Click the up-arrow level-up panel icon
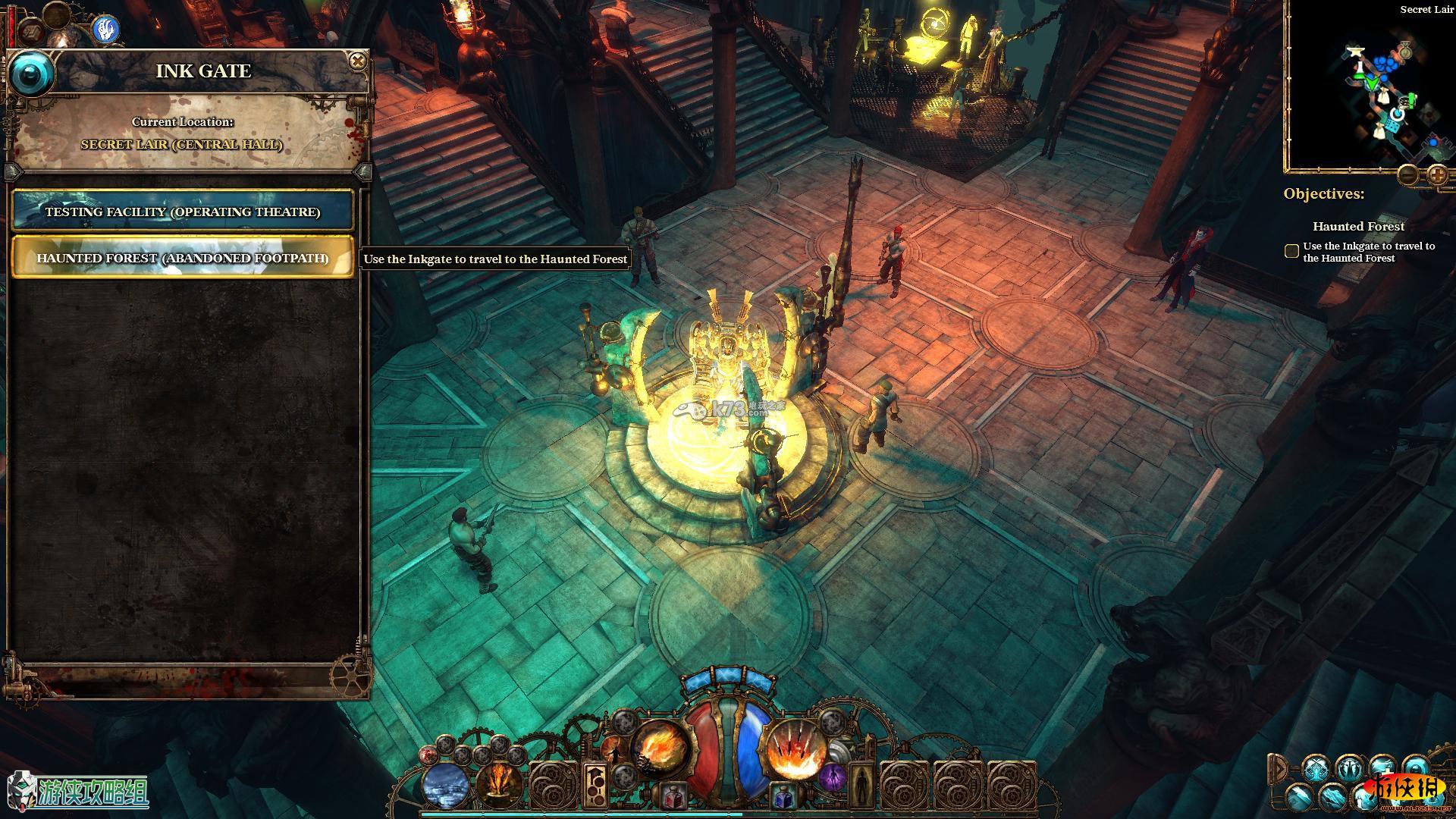 click(595, 785)
